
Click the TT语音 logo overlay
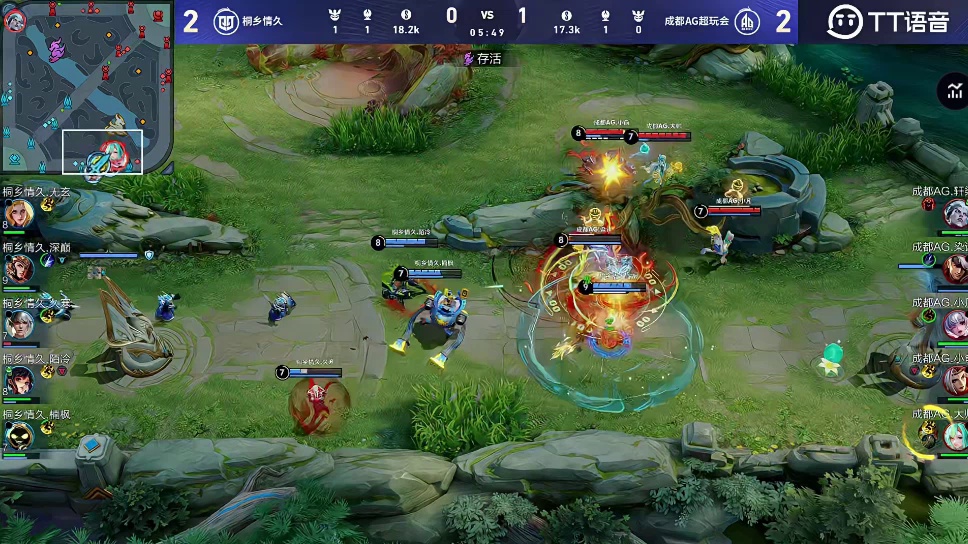(888, 21)
